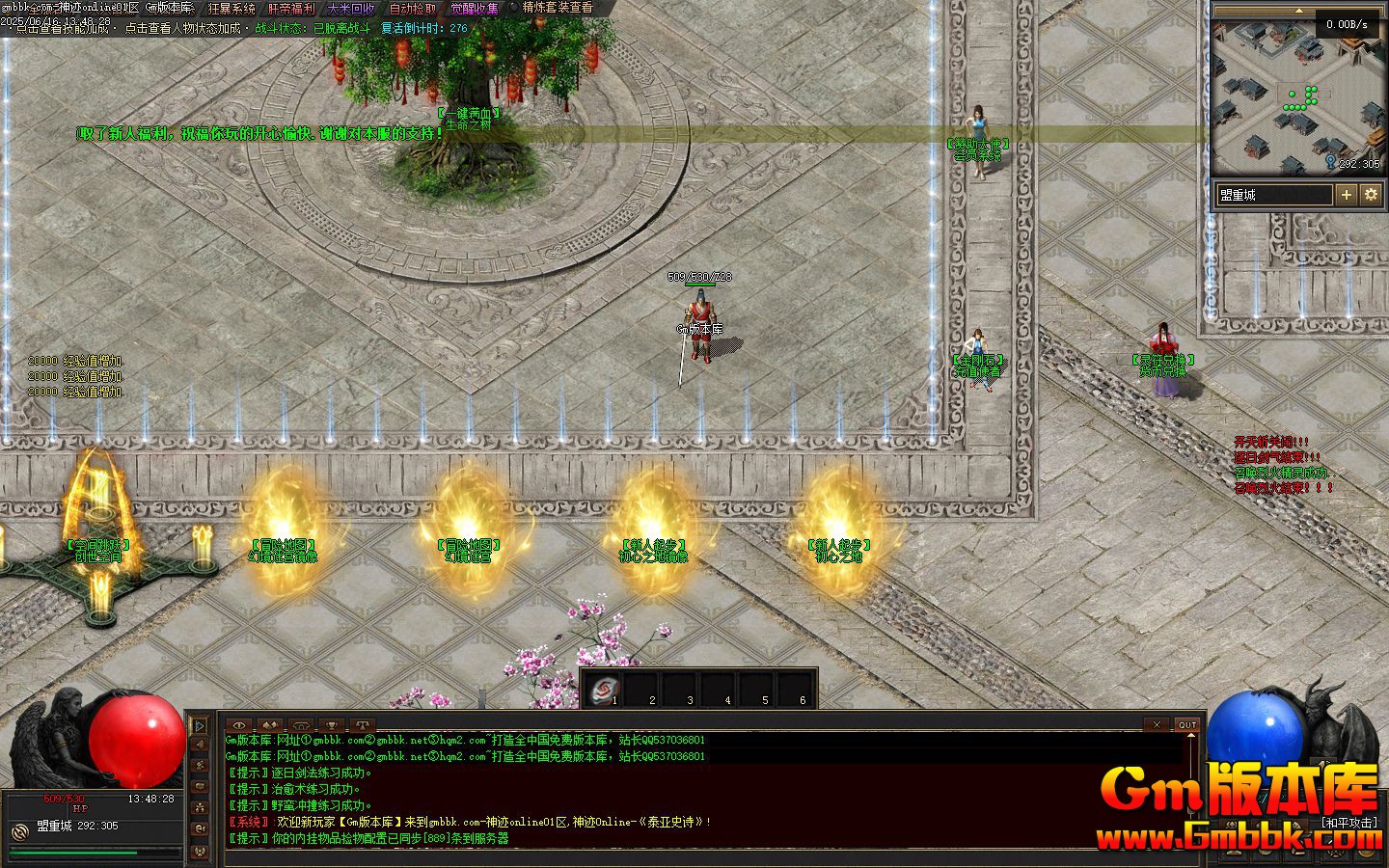Switch to the balance scale chat tab

(x=362, y=725)
